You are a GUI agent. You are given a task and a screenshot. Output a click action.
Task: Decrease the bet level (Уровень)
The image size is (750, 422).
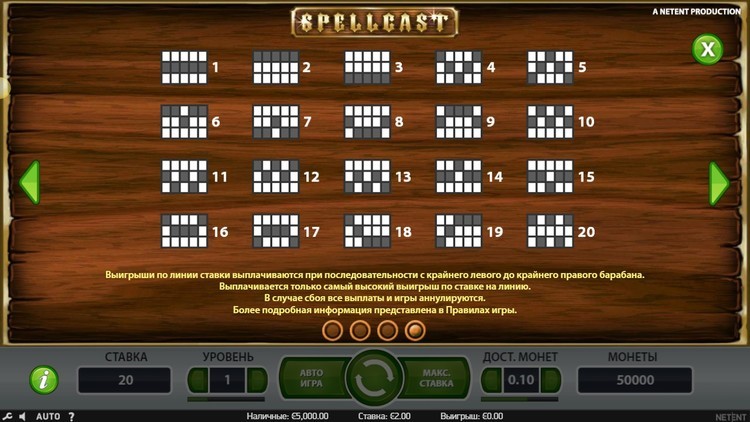pyautogui.click(x=199, y=380)
